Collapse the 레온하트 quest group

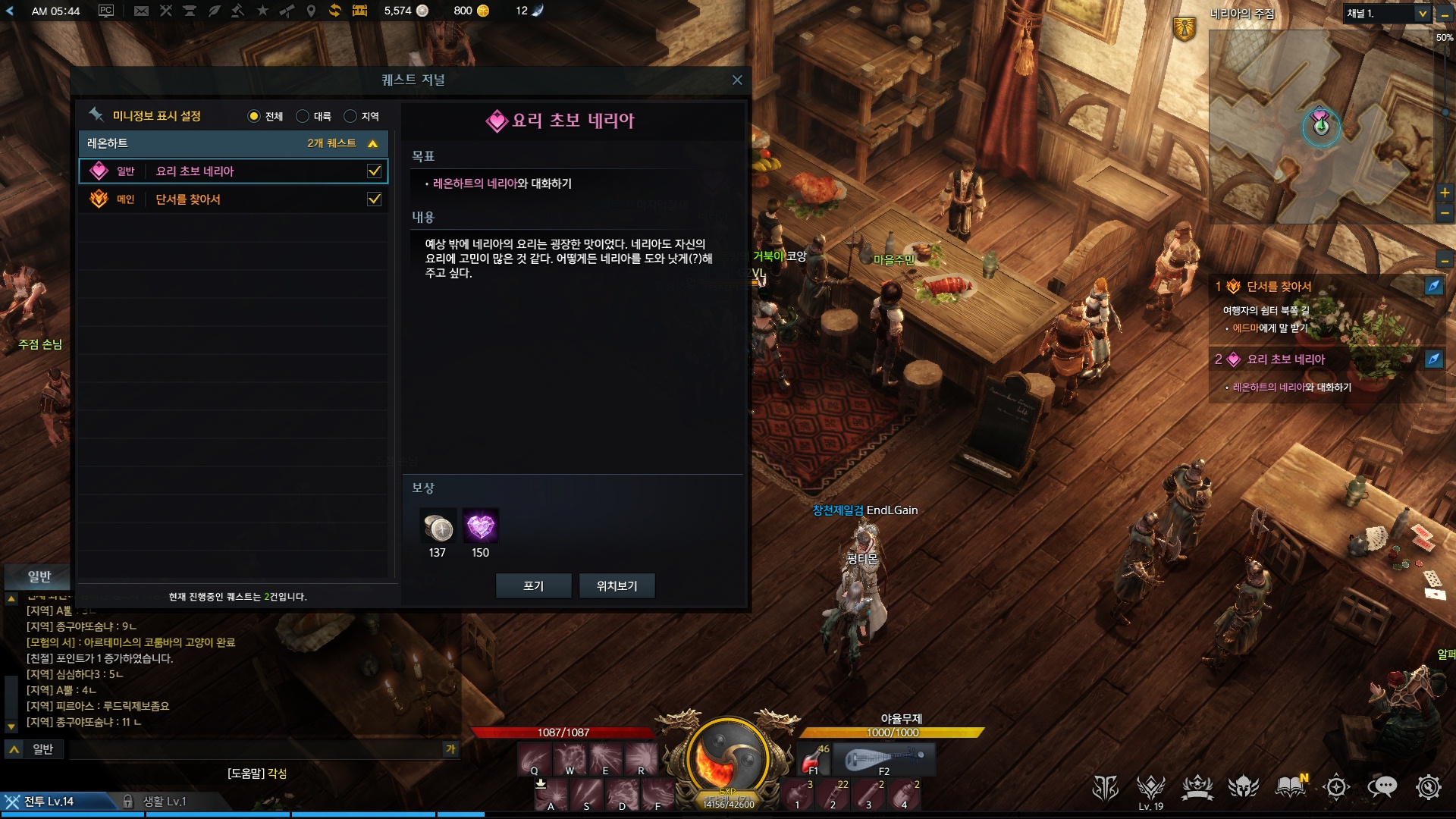[372, 143]
